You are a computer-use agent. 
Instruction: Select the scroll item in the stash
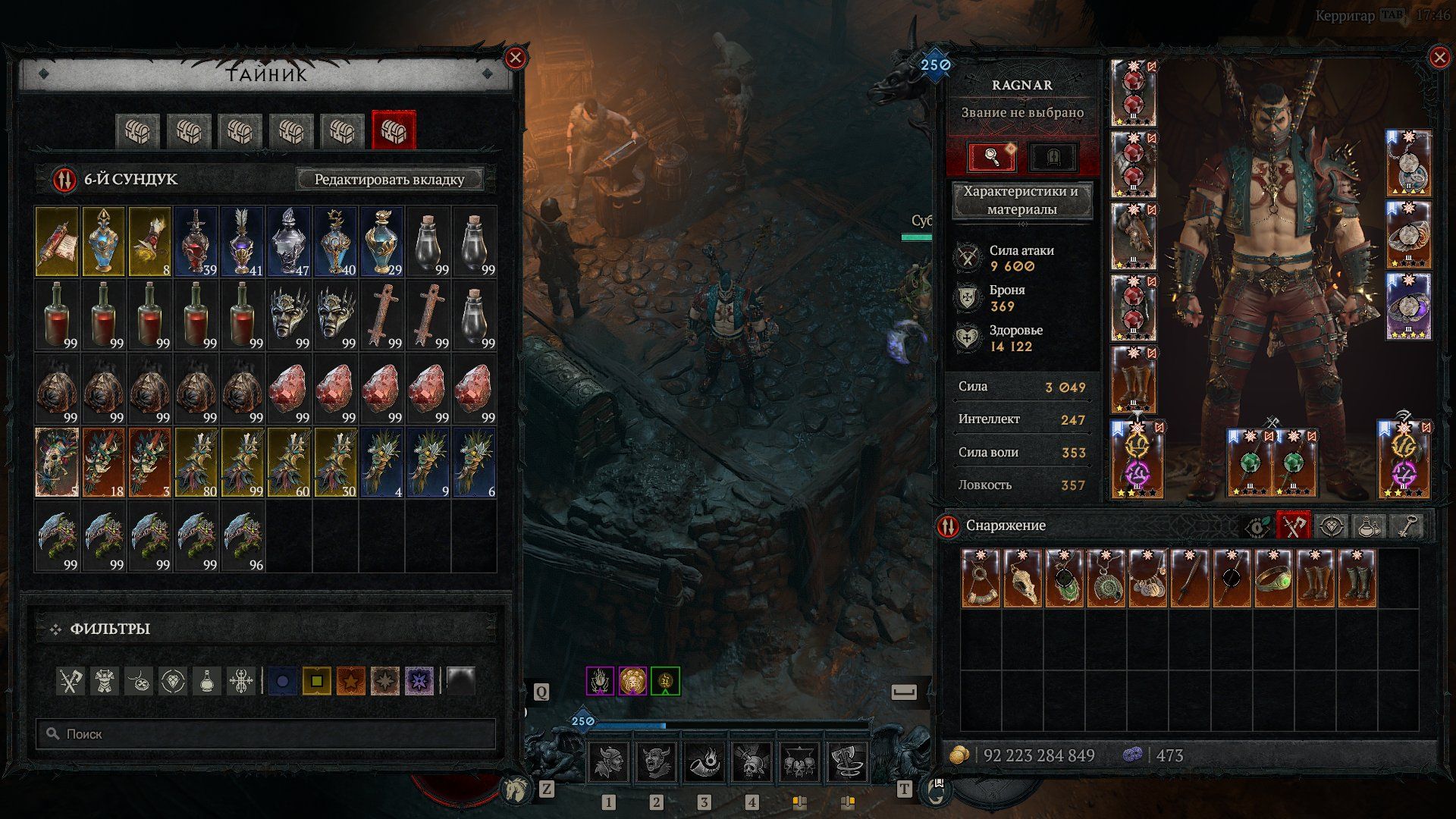coord(58,241)
